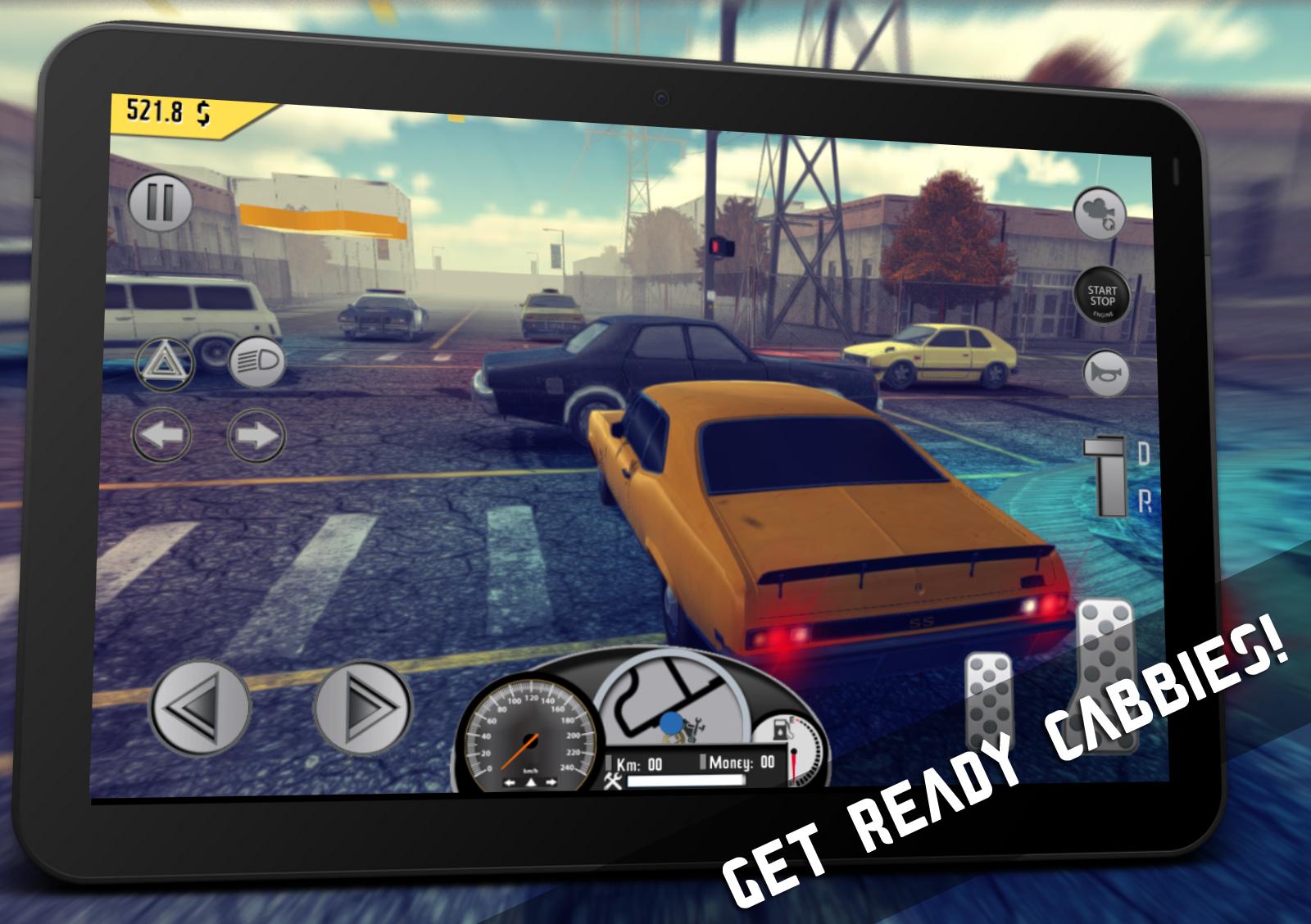Click the Money: 00 readout
The width and height of the screenshot is (1311, 924).
(x=741, y=763)
